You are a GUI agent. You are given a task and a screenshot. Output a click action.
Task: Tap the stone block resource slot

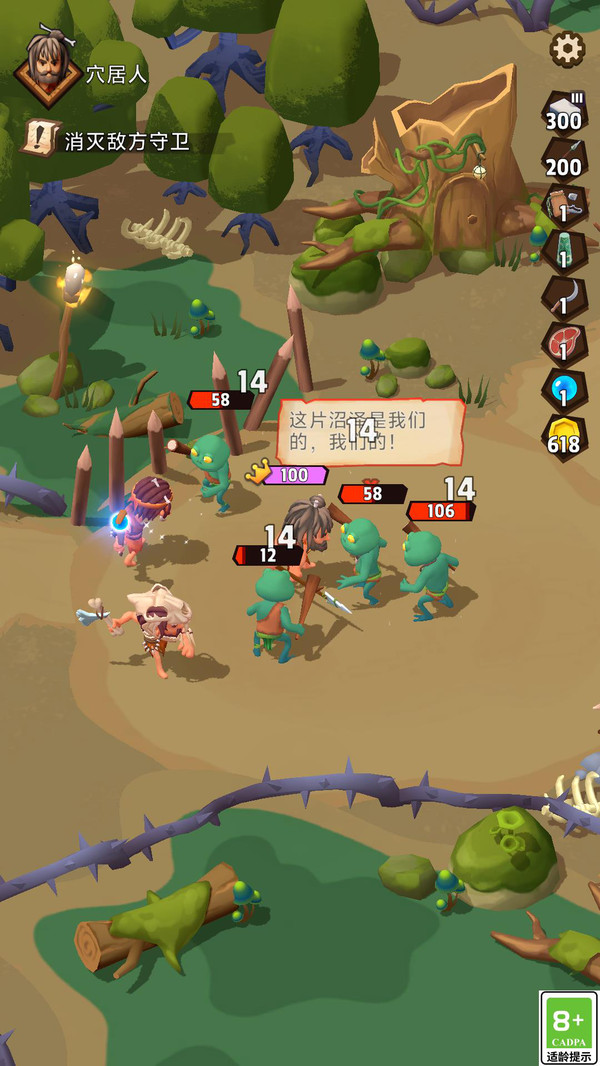click(x=564, y=112)
